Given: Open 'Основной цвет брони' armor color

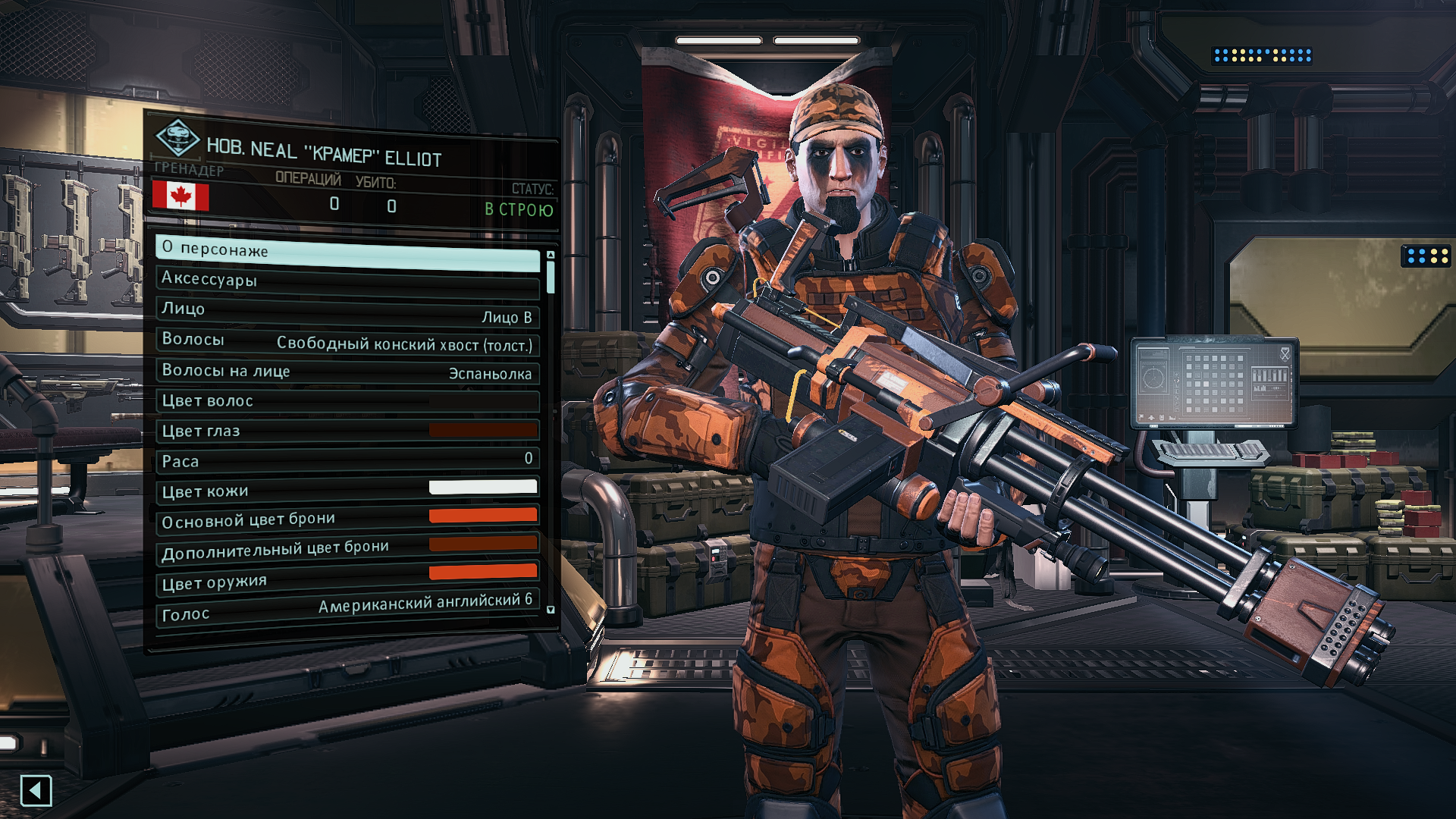Looking at the screenshot, I should 347,519.
